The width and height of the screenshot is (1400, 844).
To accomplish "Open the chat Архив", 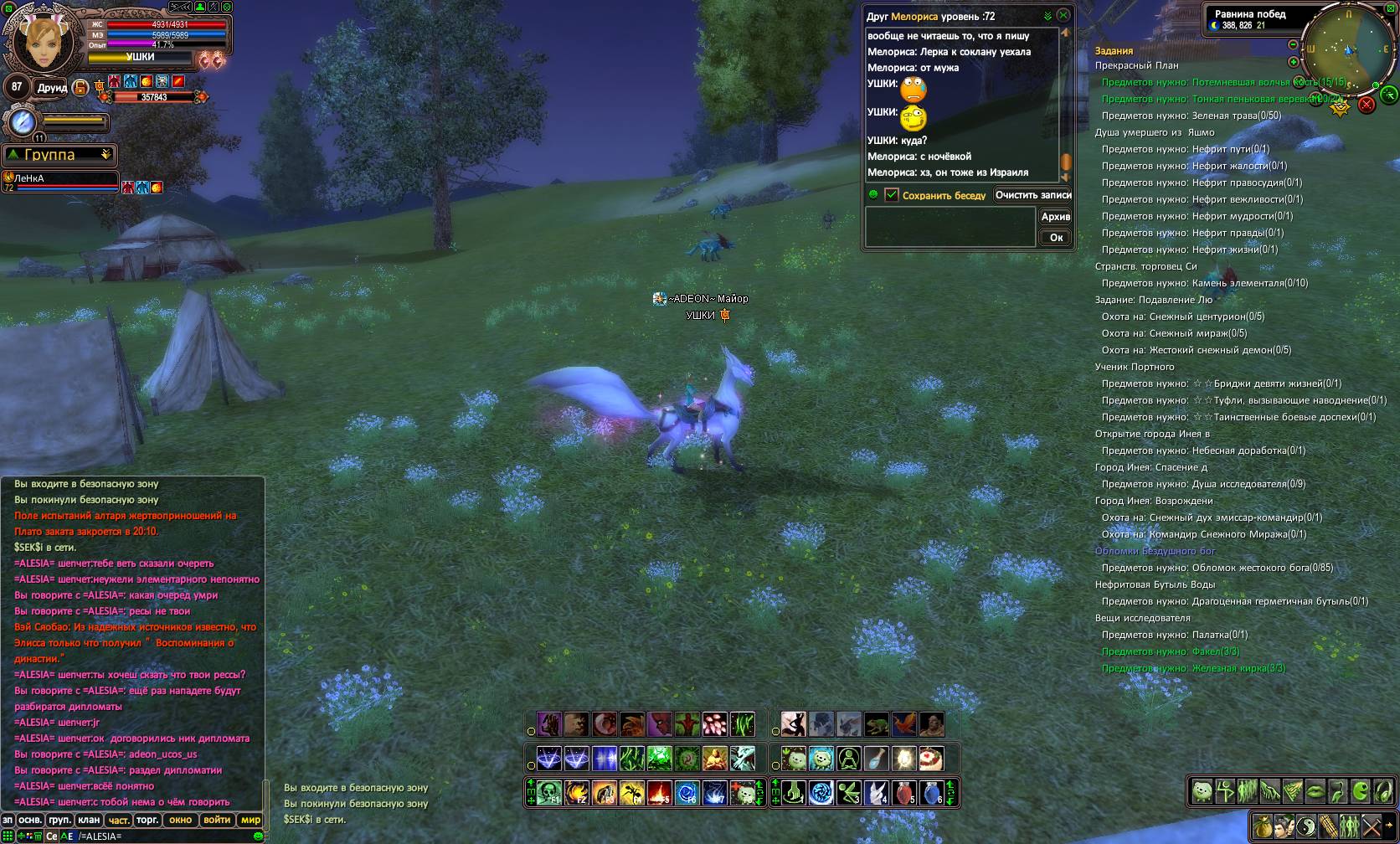I will pyautogui.click(x=1055, y=217).
